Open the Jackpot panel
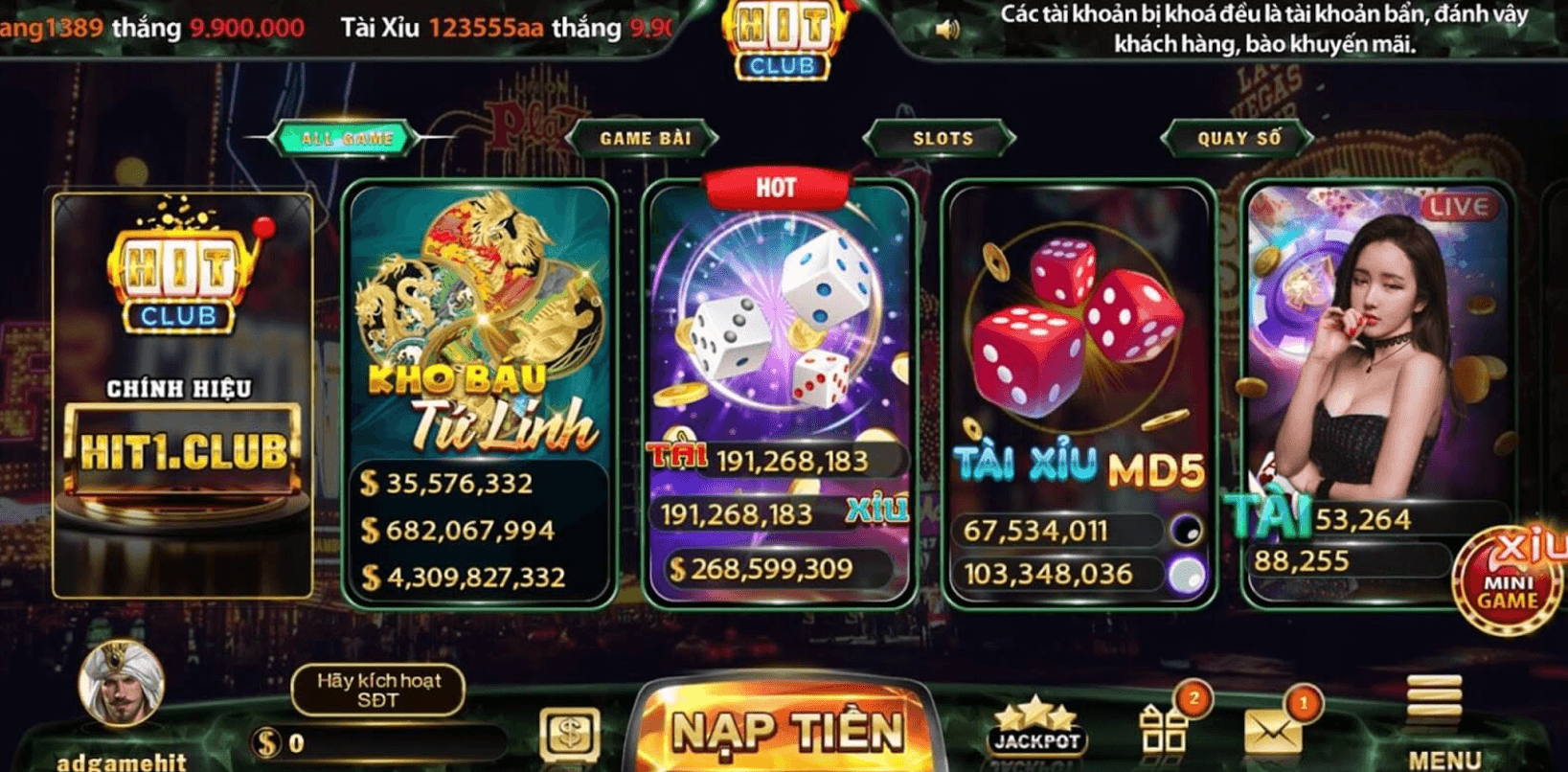The width and height of the screenshot is (1568, 772). (x=1041, y=726)
